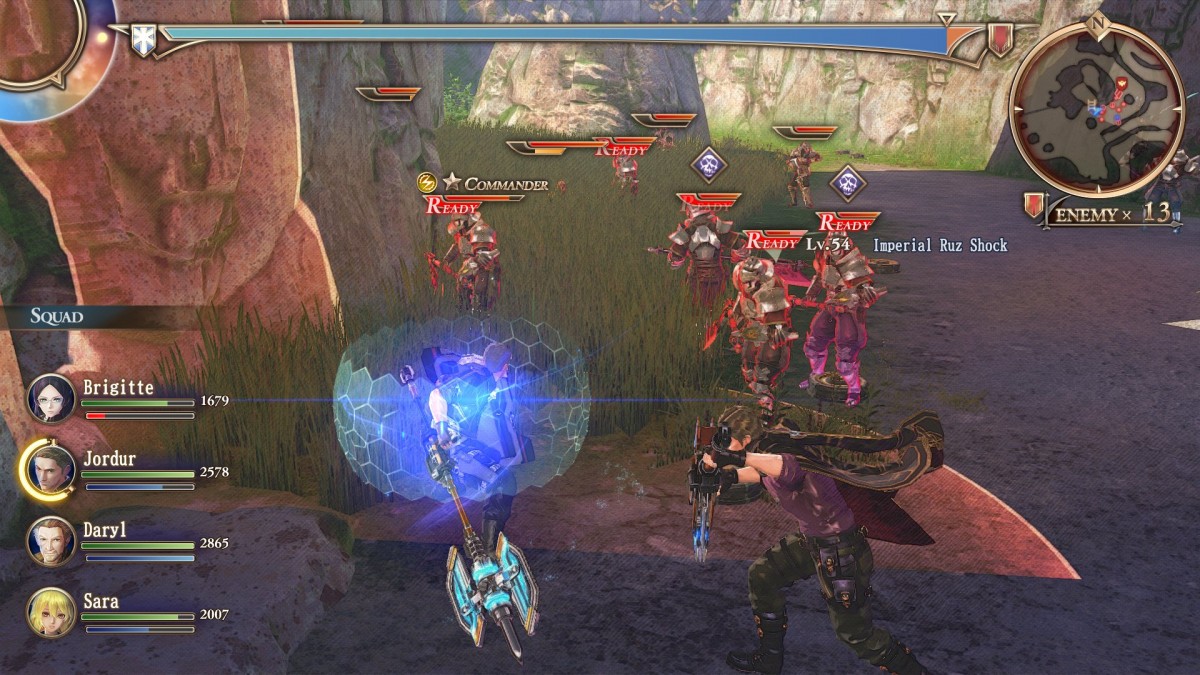Target the Imperial Ruz Shock nameplate
The height and width of the screenshot is (675, 1200).
click(x=939, y=245)
